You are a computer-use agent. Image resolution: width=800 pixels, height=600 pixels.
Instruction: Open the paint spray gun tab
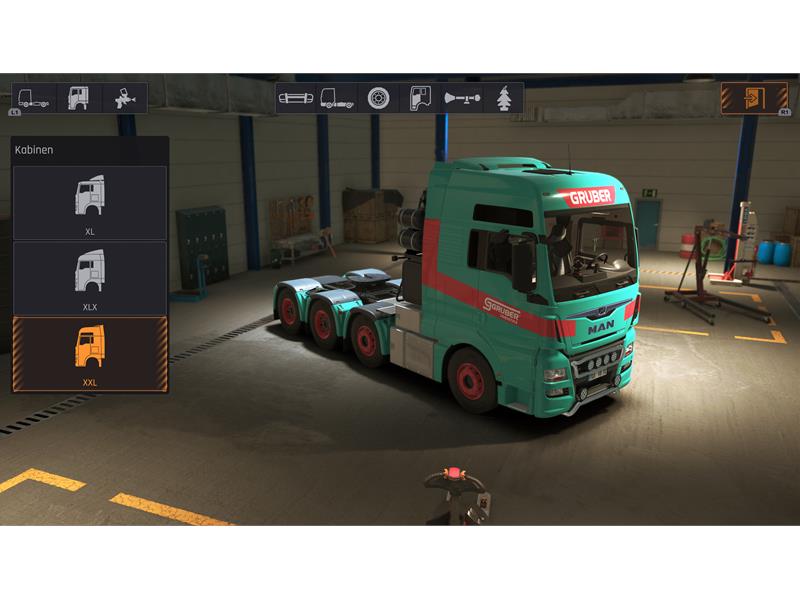pos(125,98)
